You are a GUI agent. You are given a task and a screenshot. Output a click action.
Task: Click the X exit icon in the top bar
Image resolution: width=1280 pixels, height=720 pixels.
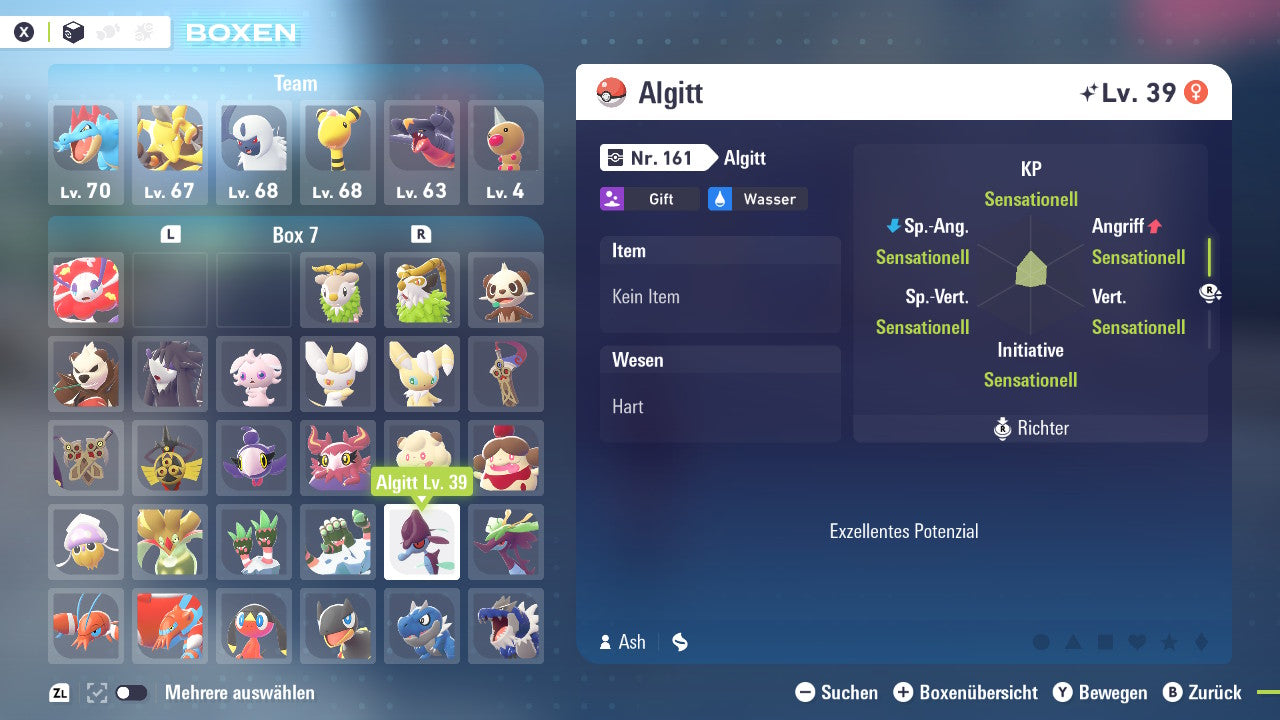pos(24,31)
